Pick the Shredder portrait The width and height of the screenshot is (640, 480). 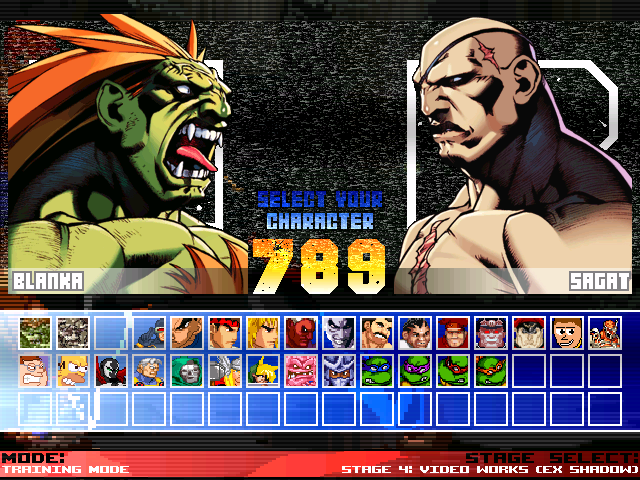tap(339, 371)
